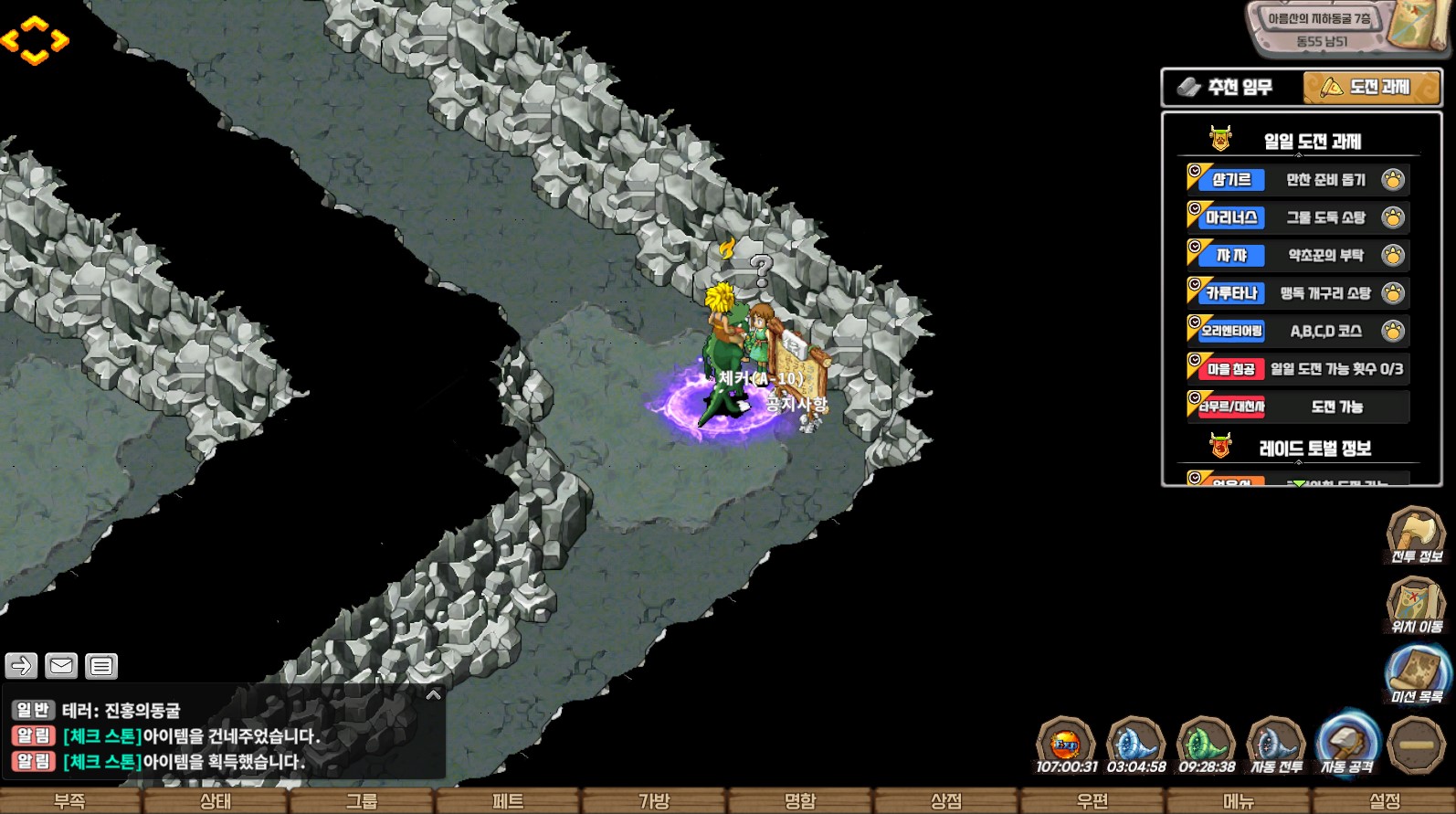Open the 그룹 group menu

(362, 801)
